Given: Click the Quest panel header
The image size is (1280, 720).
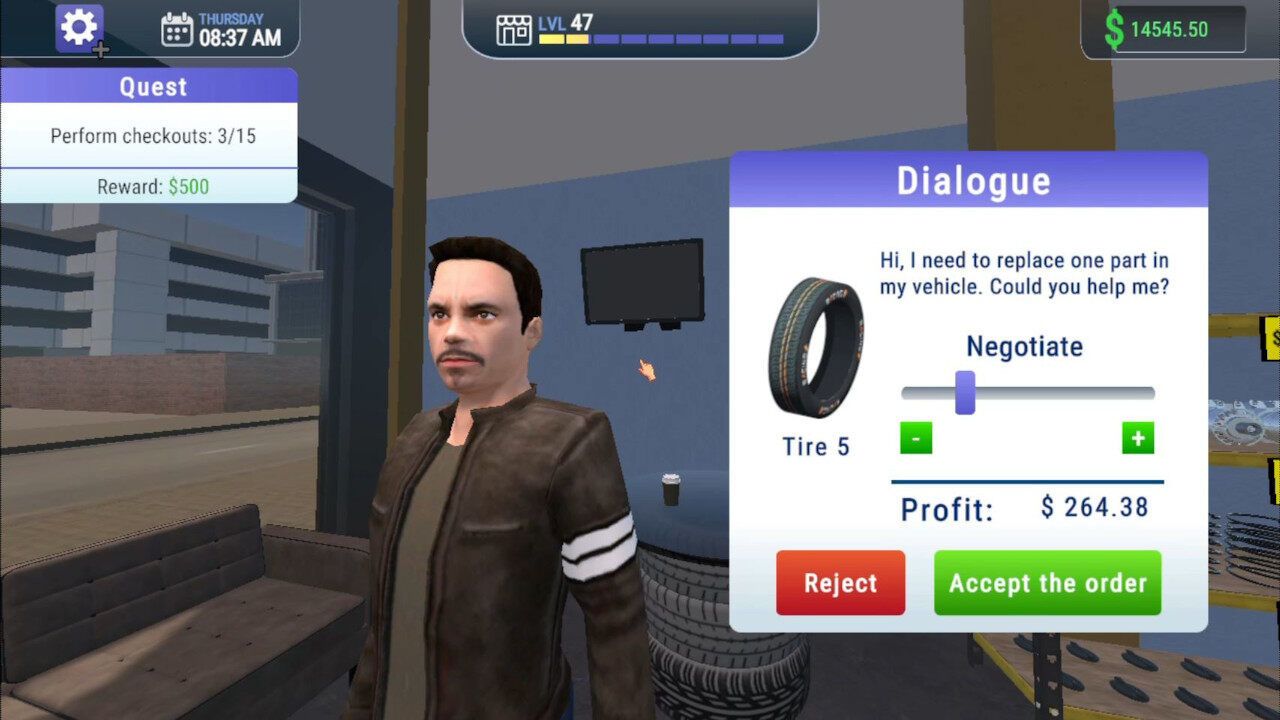Looking at the screenshot, I should 150,87.
